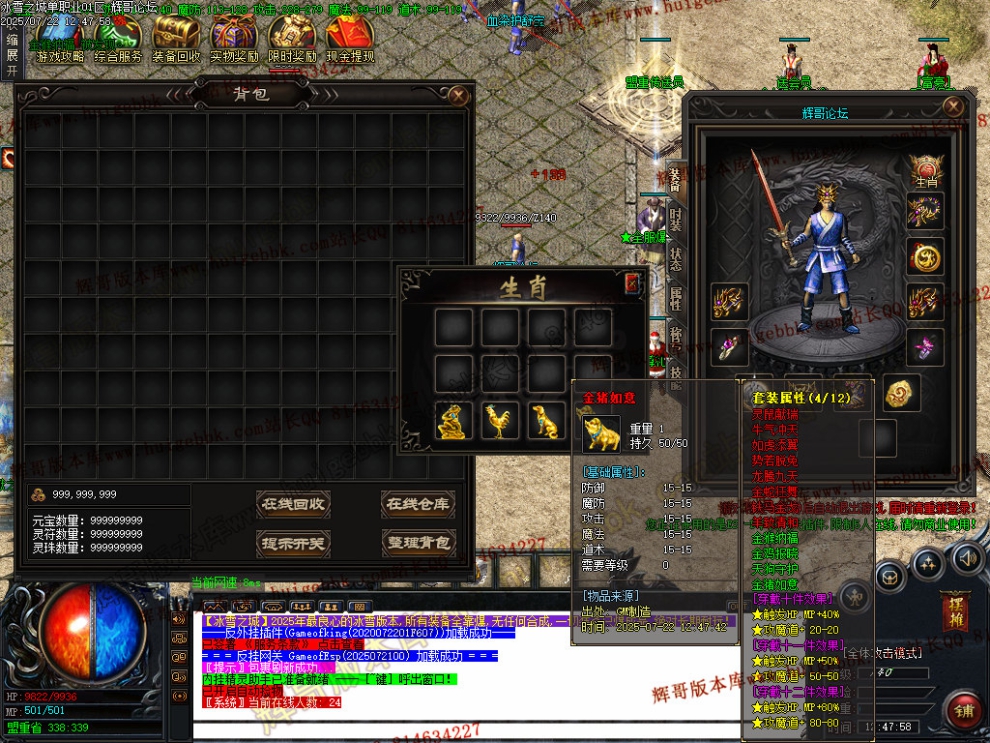Image resolution: width=990 pixels, height=743 pixels.
Task: Toggle the 提示开关 hint switch button
Action: [x=293, y=543]
